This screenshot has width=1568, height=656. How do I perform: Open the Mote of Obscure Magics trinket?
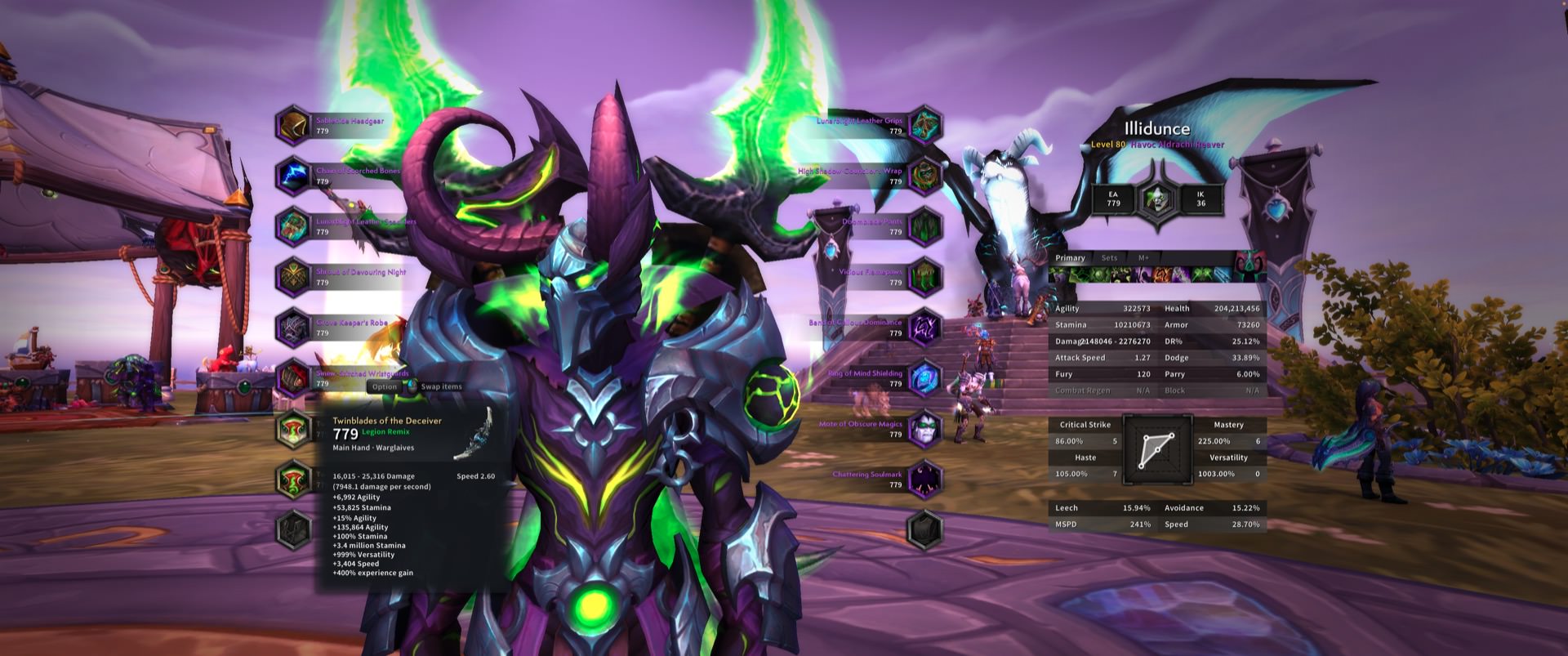coord(925,429)
